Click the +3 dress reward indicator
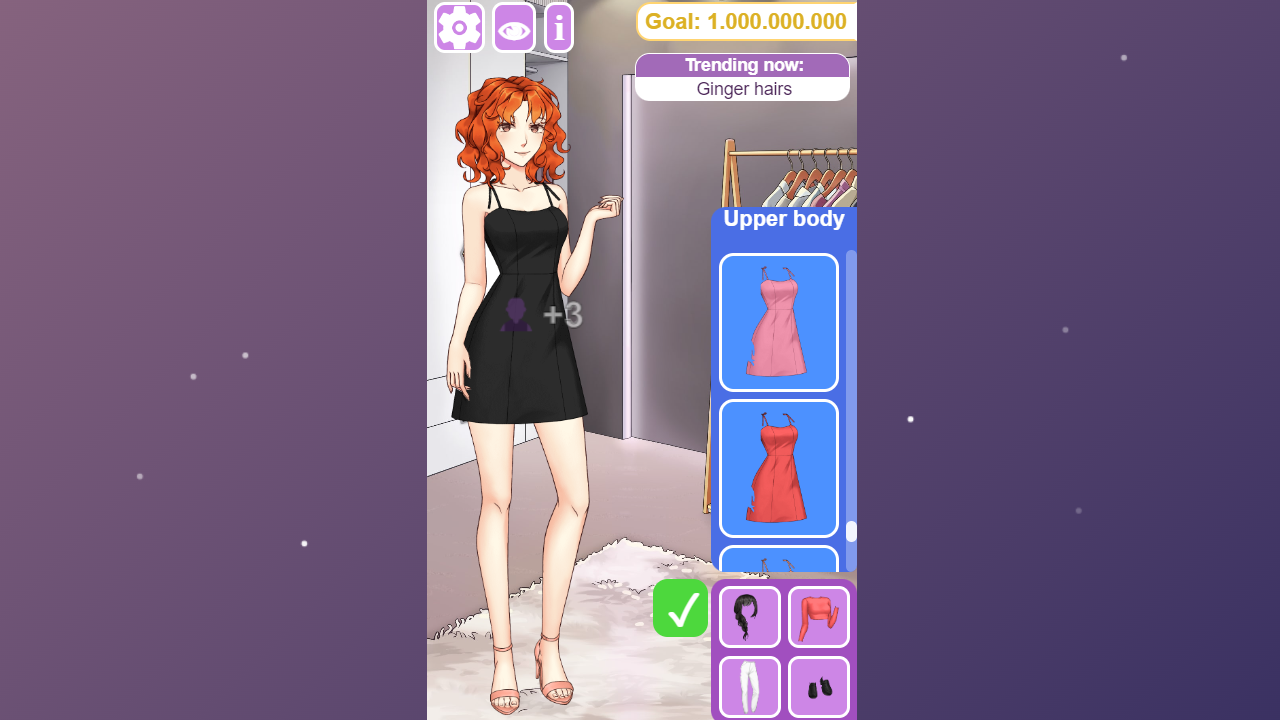The height and width of the screenshot is (720, 1280). 562,315
